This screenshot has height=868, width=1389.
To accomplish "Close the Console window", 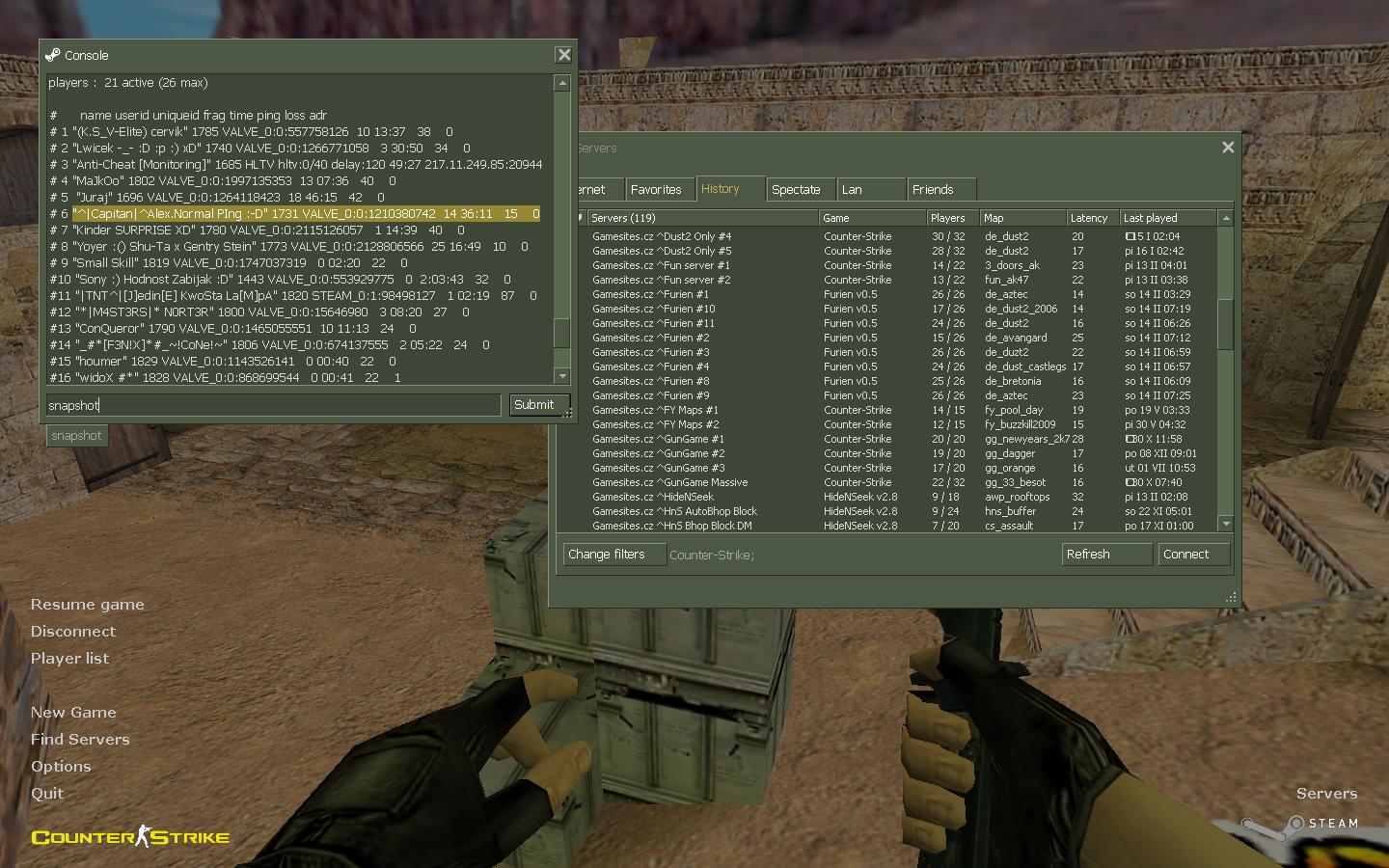I will point(564,55).
